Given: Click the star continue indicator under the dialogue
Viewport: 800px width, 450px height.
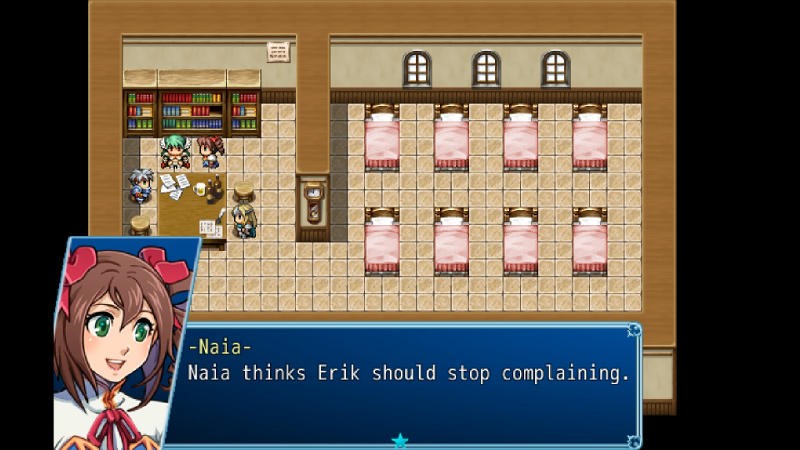Looking at the screenshot, I should click(400, 440).
